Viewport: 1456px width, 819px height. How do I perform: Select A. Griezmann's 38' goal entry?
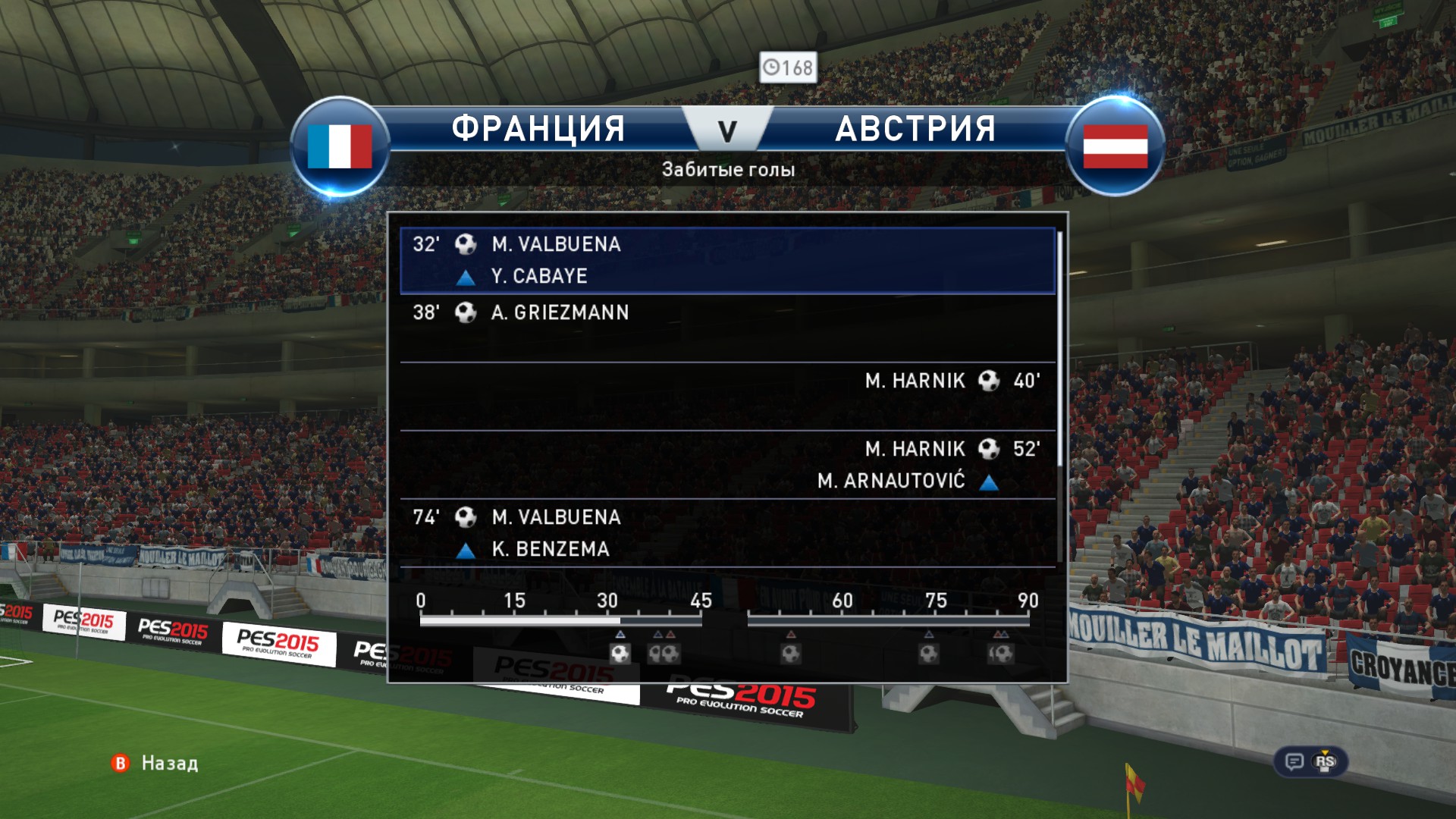click(726, 328)
